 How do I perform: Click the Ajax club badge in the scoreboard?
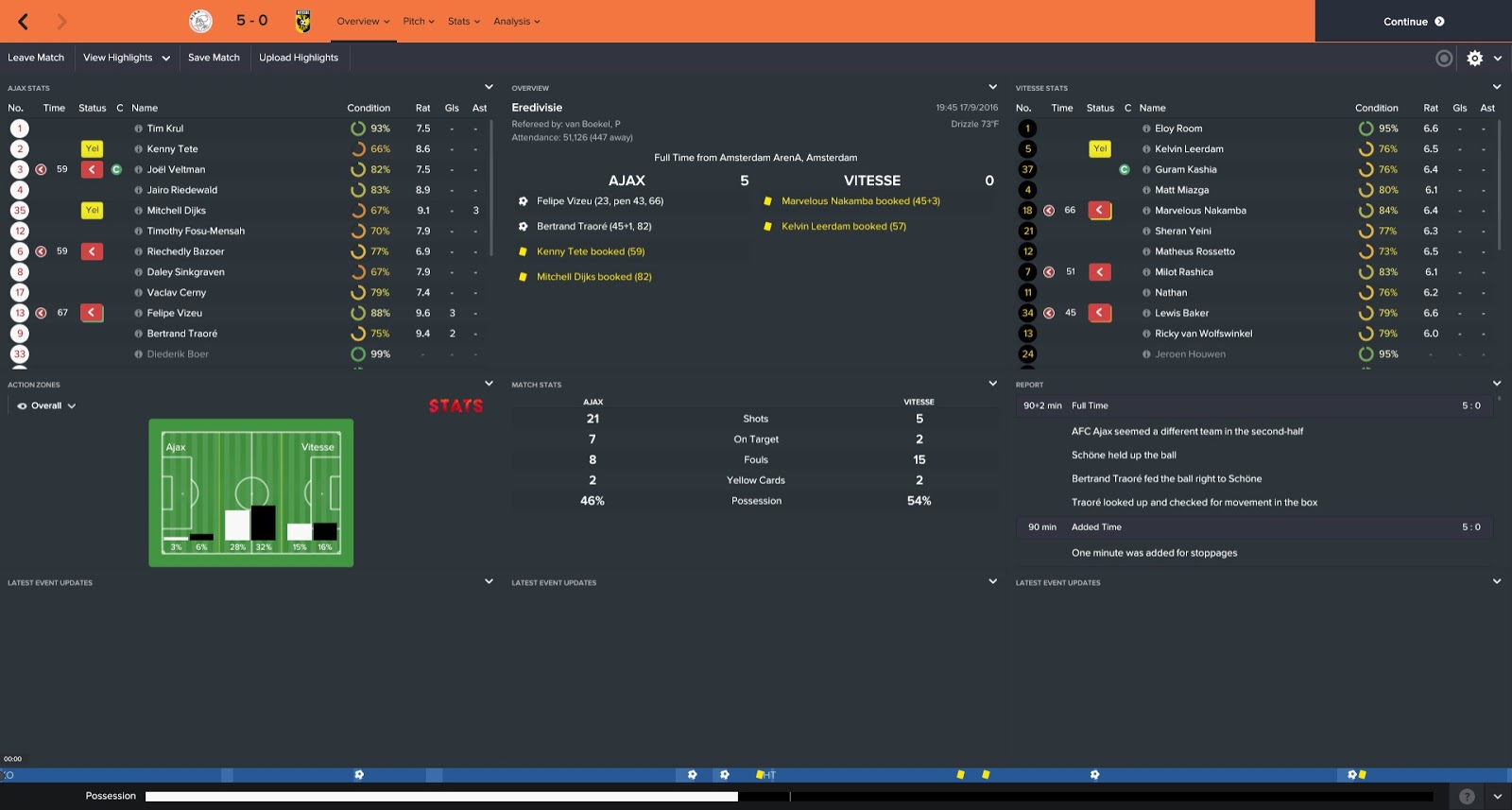pyautogui.click(x=199, y=20)
